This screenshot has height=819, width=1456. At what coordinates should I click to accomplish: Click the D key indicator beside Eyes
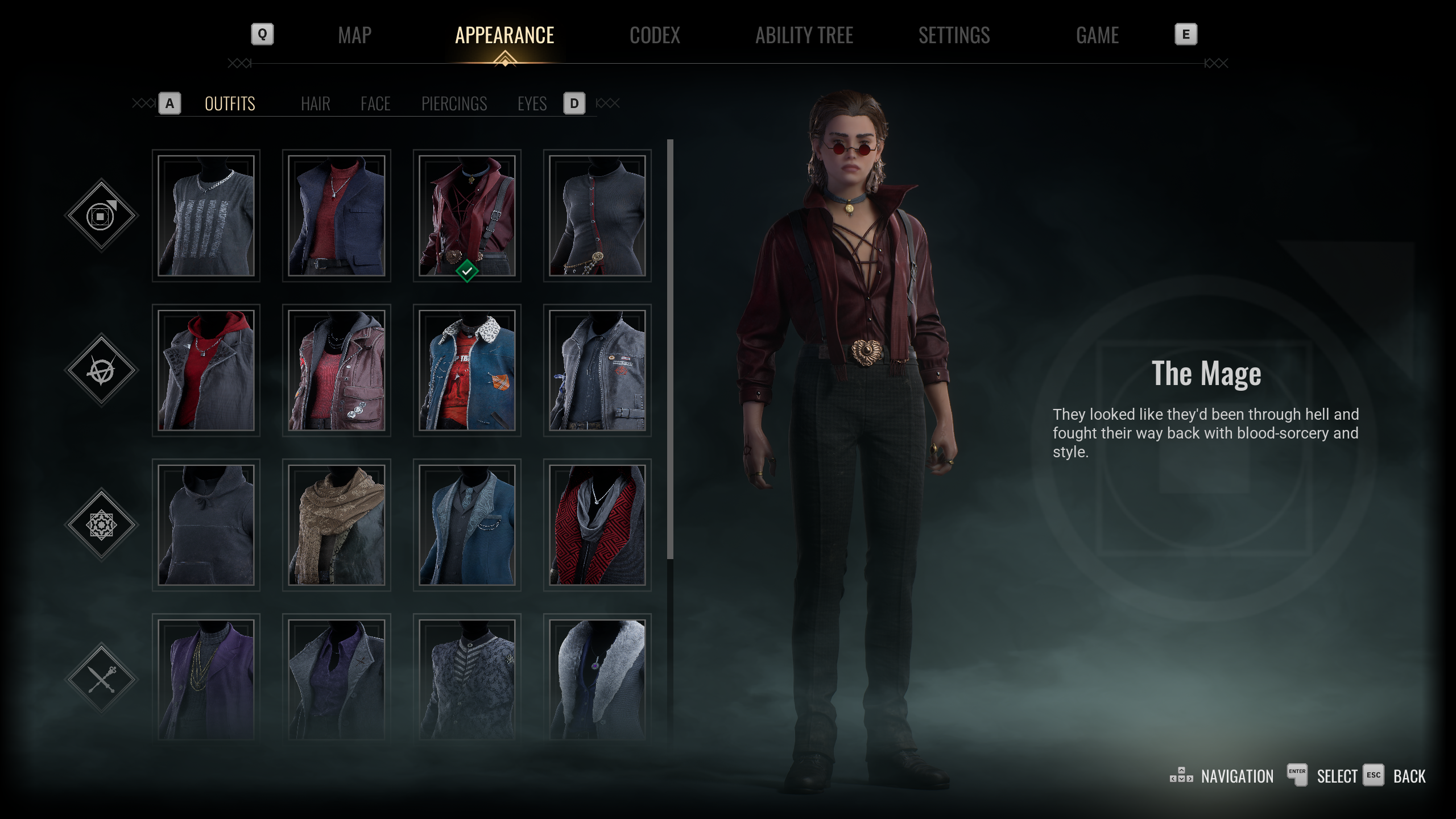[x=574, y=103]
